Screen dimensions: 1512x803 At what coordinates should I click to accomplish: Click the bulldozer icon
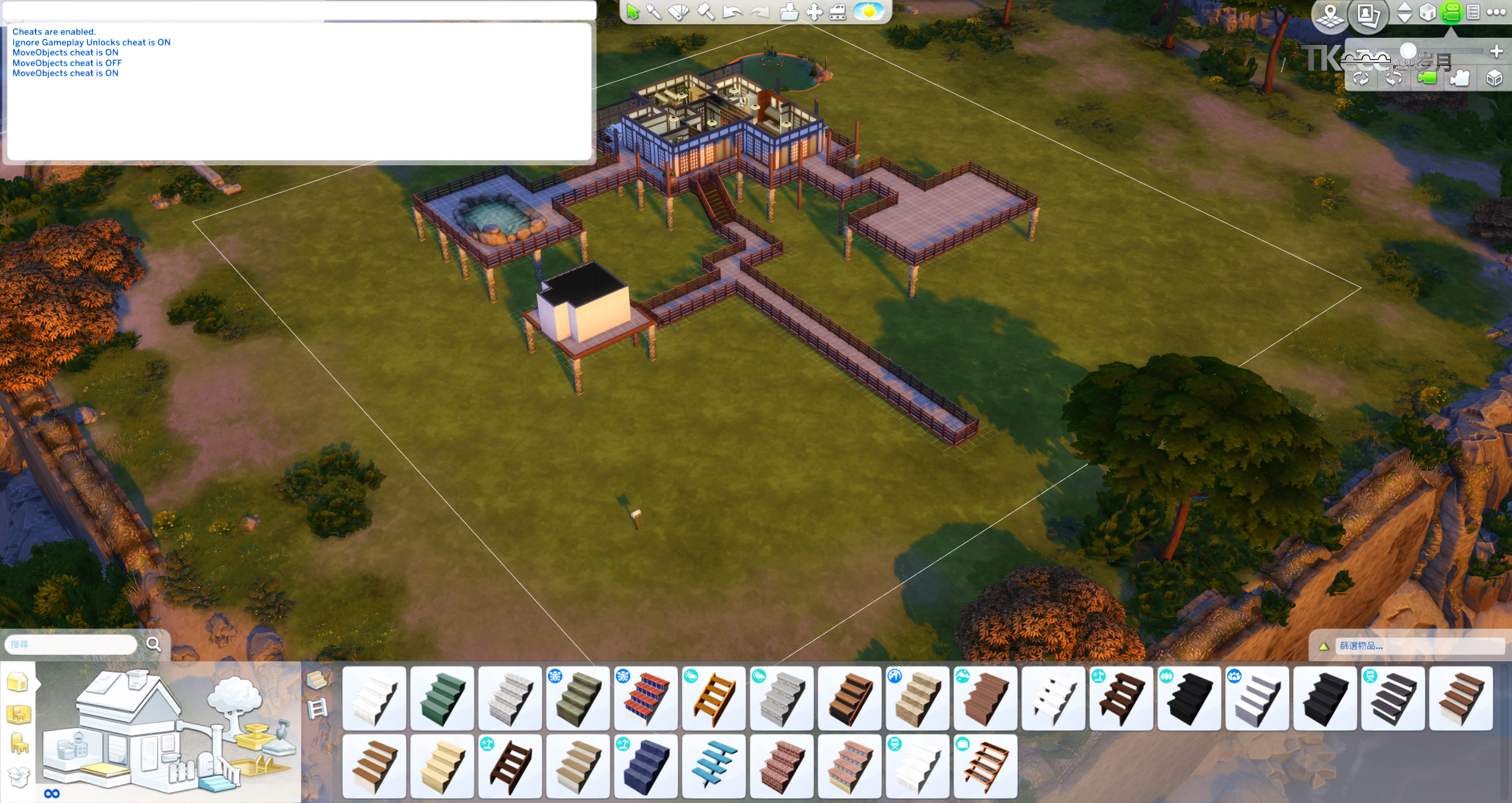tap(838, 12)
